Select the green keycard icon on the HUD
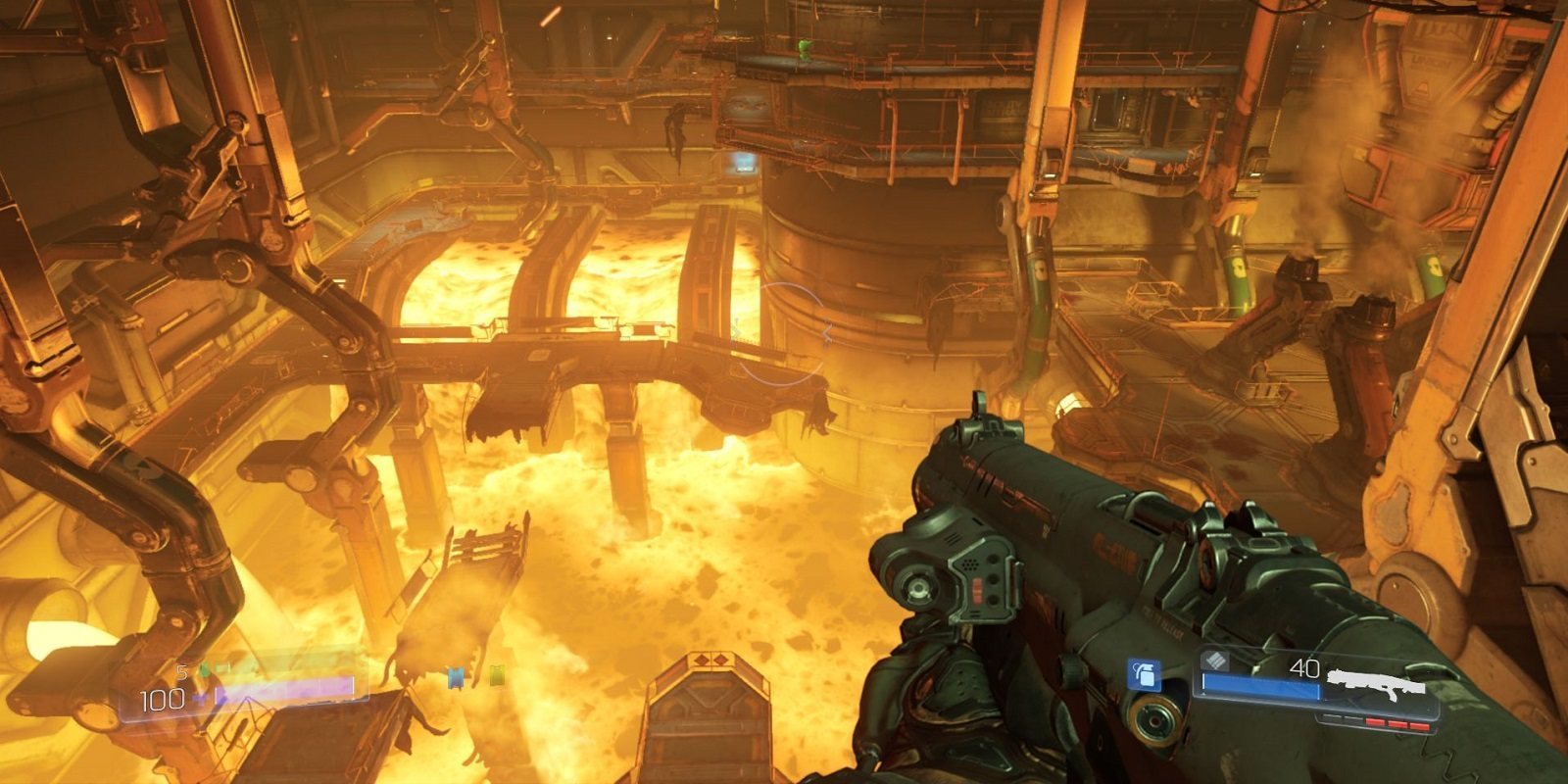This screenshot has height=784, width=1568. 497,676
